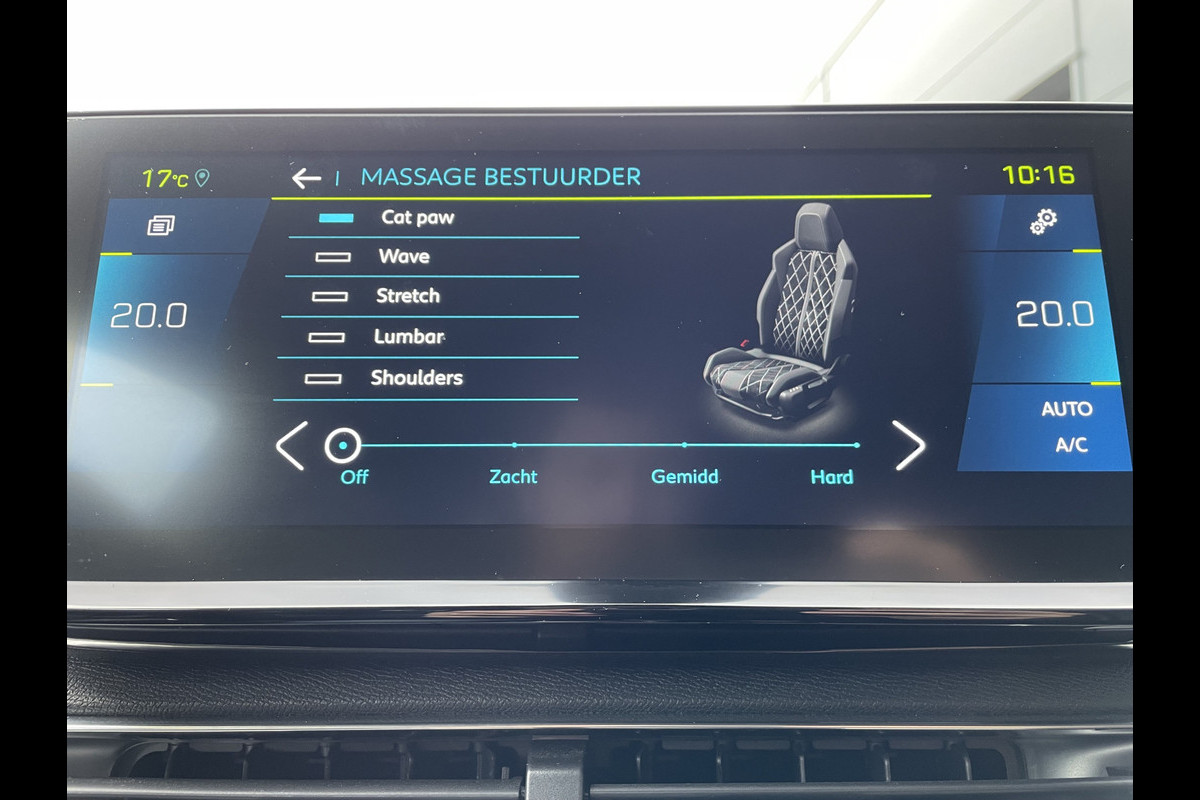Select the Cat paw massage mode

click(417, 217)
